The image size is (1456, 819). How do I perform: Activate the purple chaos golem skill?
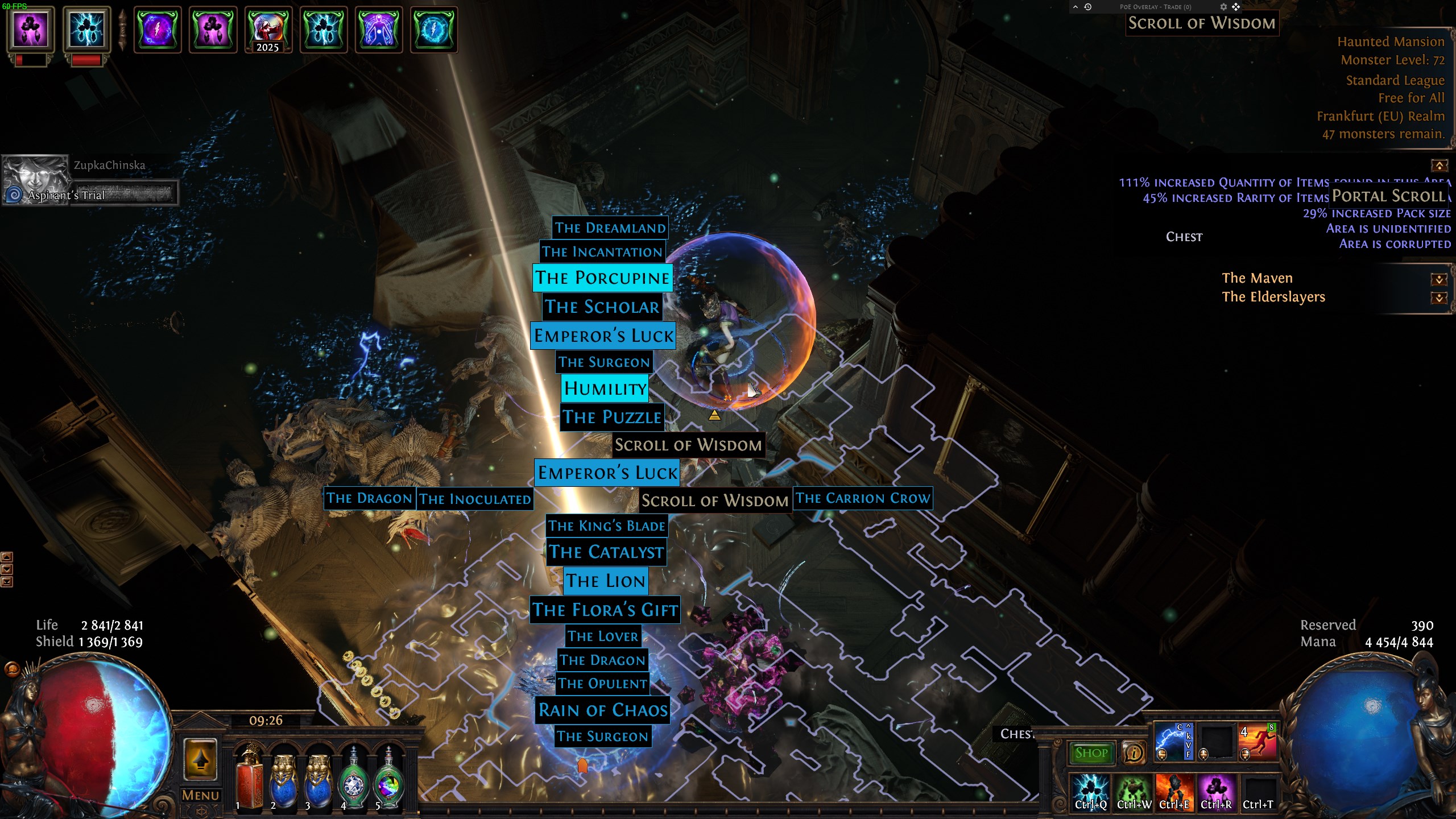tap(1217, 791)
